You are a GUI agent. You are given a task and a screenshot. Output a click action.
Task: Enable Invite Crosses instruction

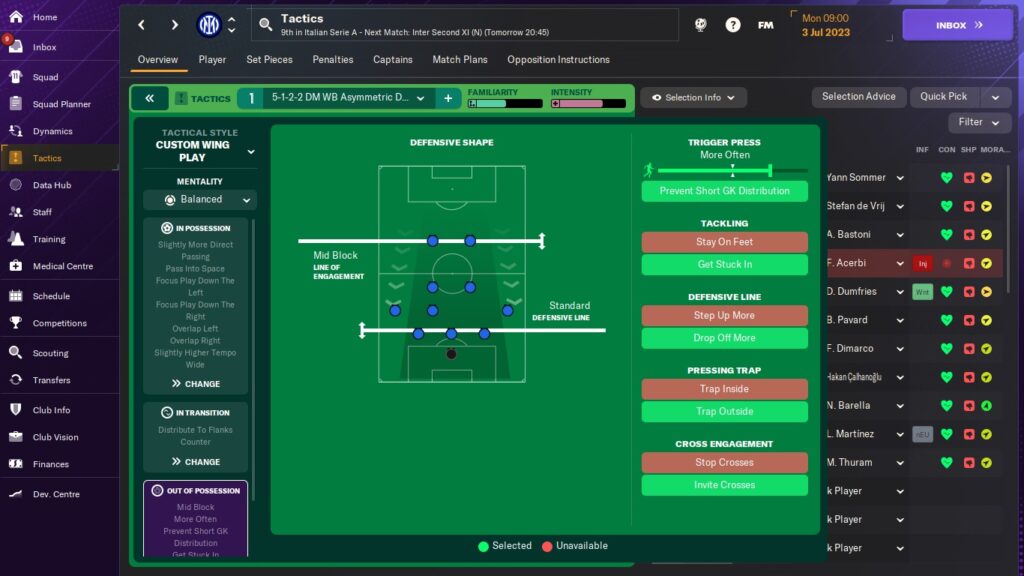pos(724,485)
